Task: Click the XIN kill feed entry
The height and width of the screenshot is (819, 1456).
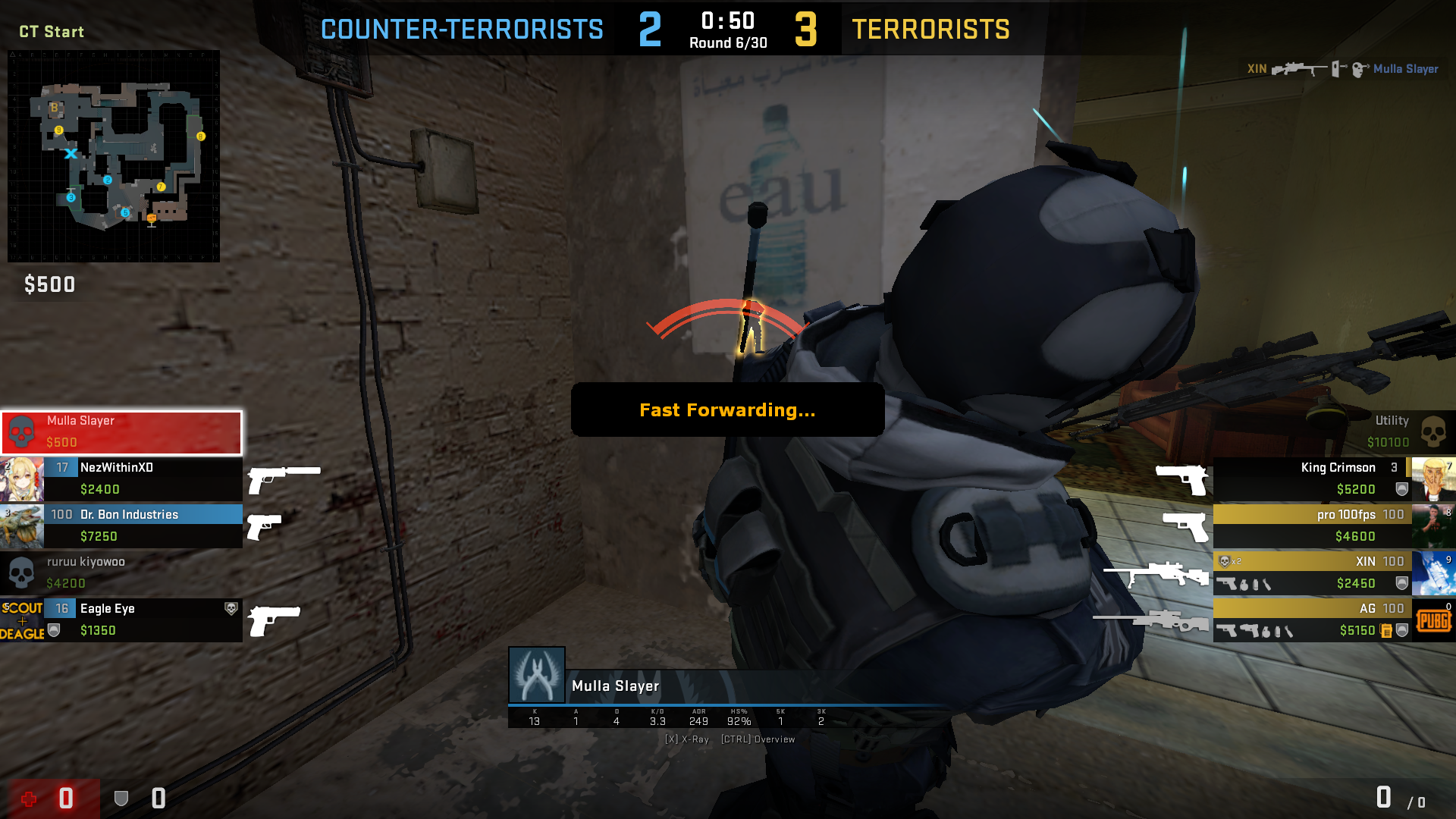Action: [1342, 69]
